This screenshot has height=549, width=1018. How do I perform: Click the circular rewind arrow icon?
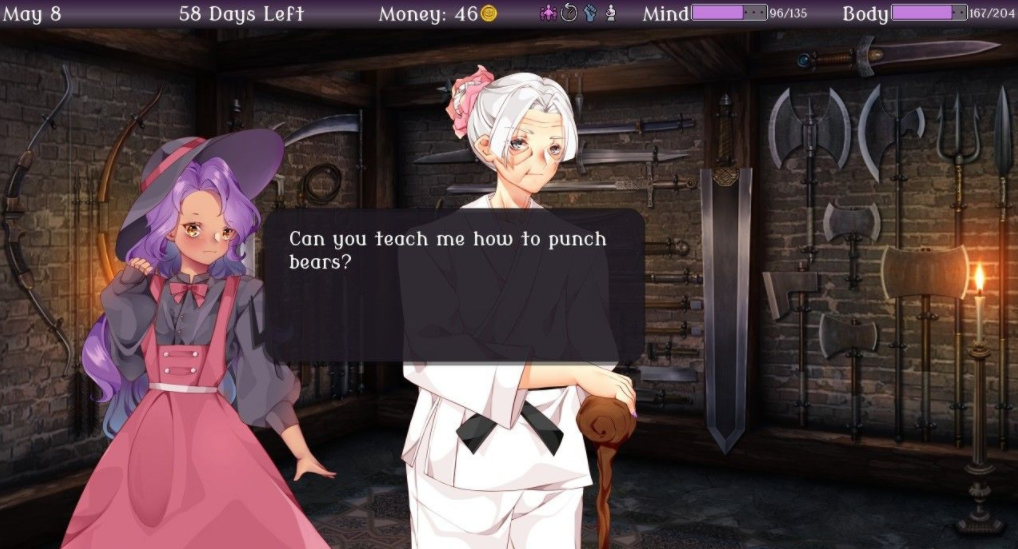569,13
